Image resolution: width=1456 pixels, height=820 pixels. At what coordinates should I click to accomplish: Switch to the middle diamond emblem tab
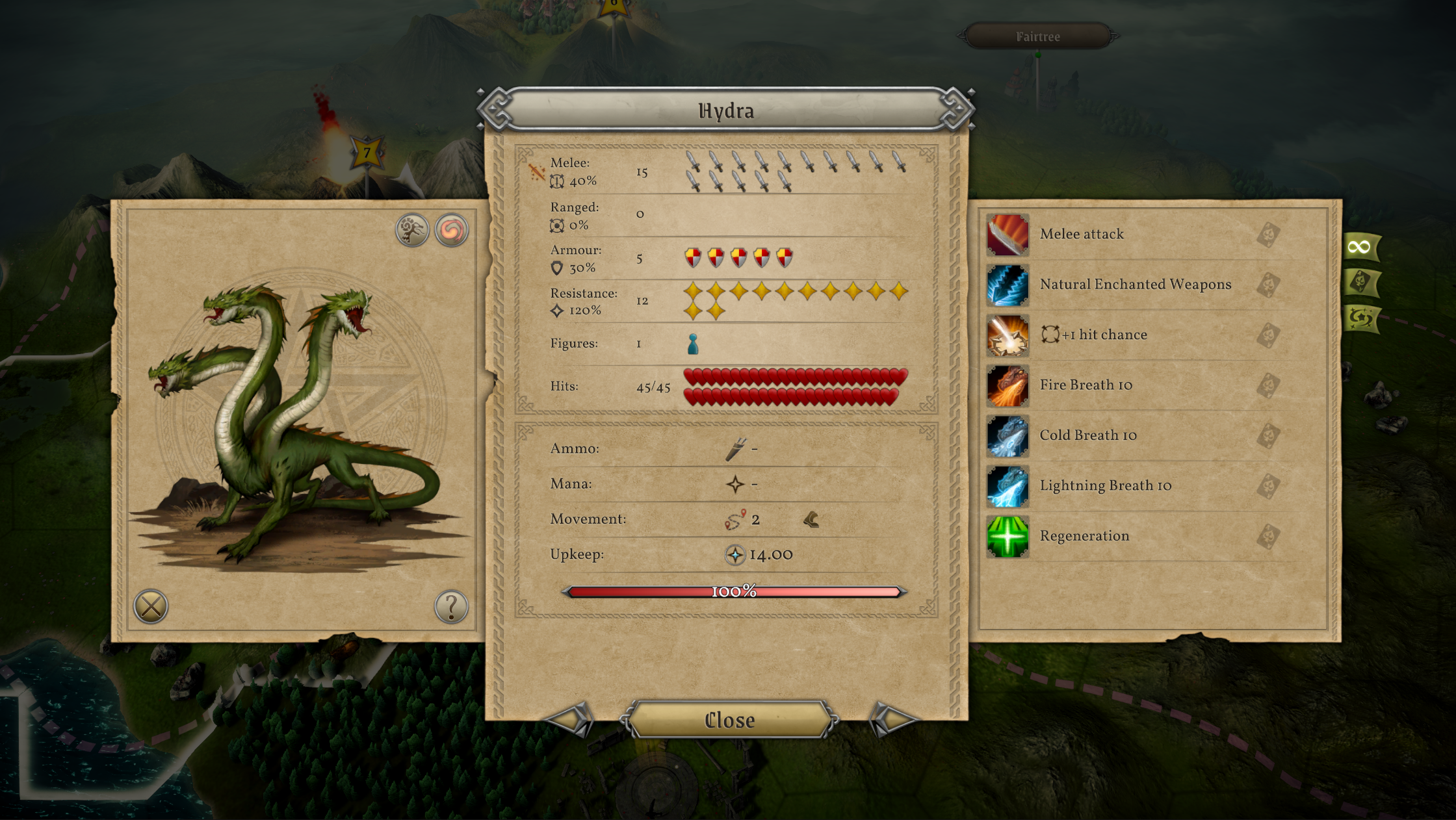pos(1360,282)
